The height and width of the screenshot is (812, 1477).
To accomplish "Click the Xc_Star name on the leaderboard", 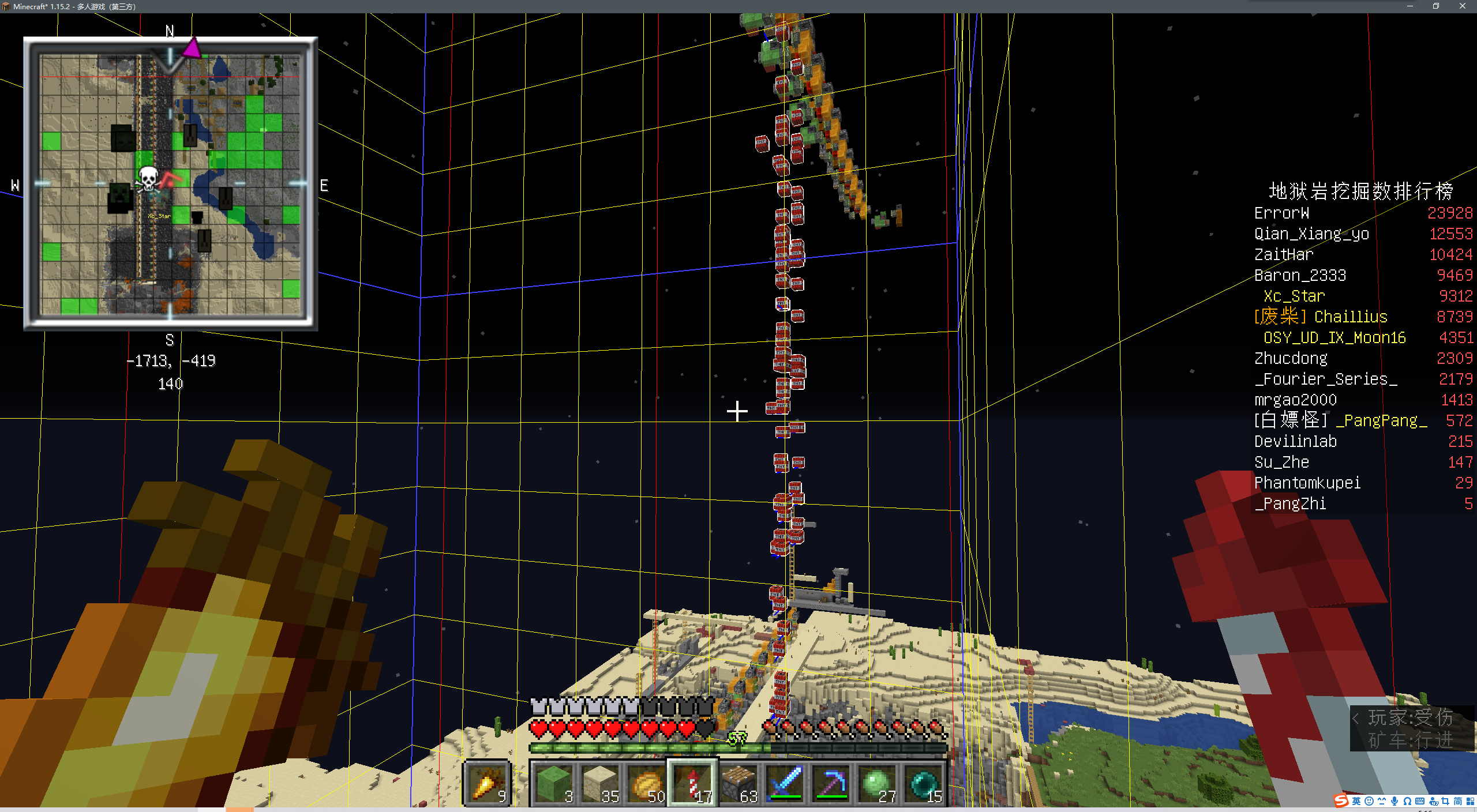I will (1293, 296).
